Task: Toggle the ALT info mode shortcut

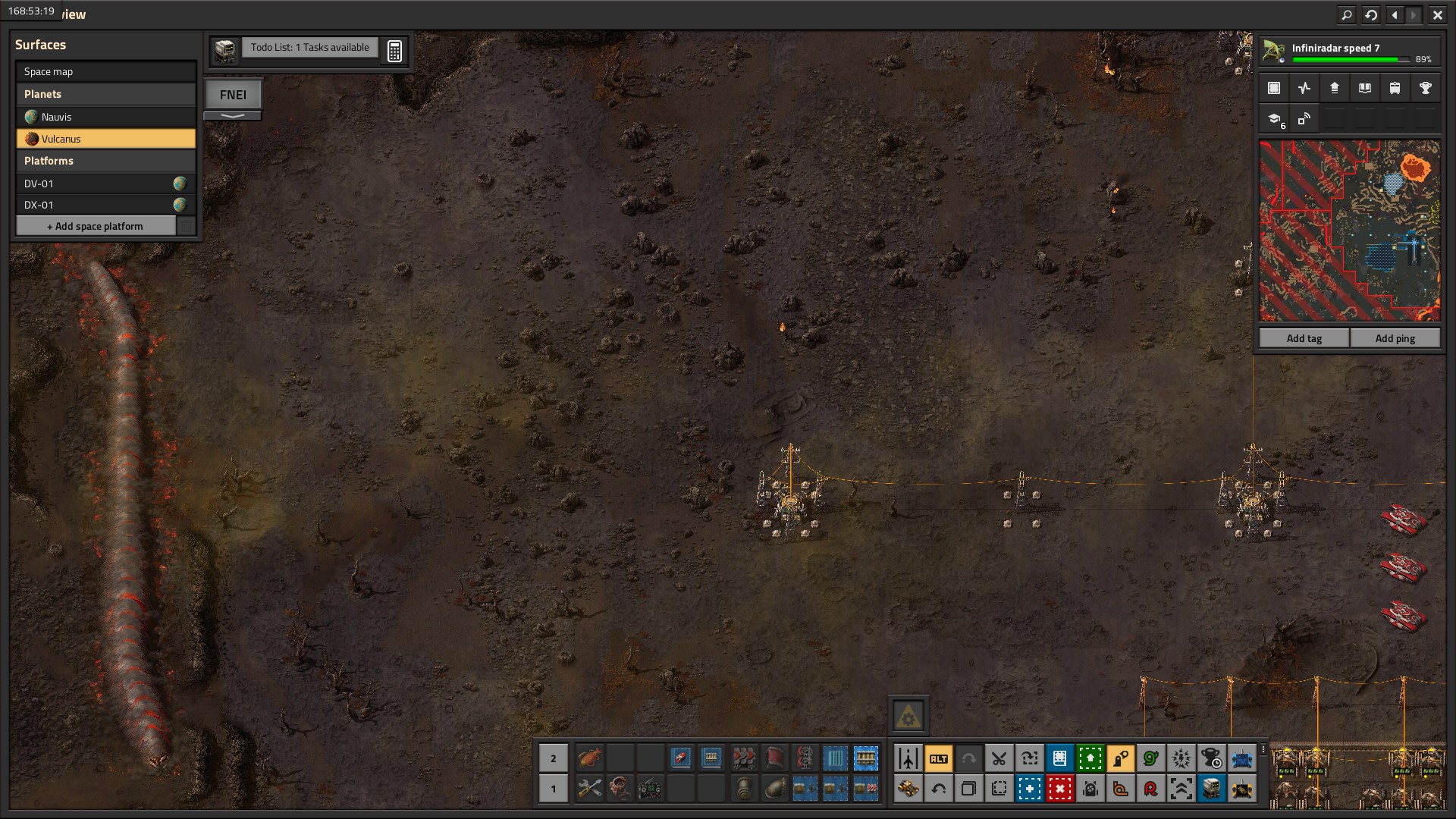Action: (x=938, y=758)
